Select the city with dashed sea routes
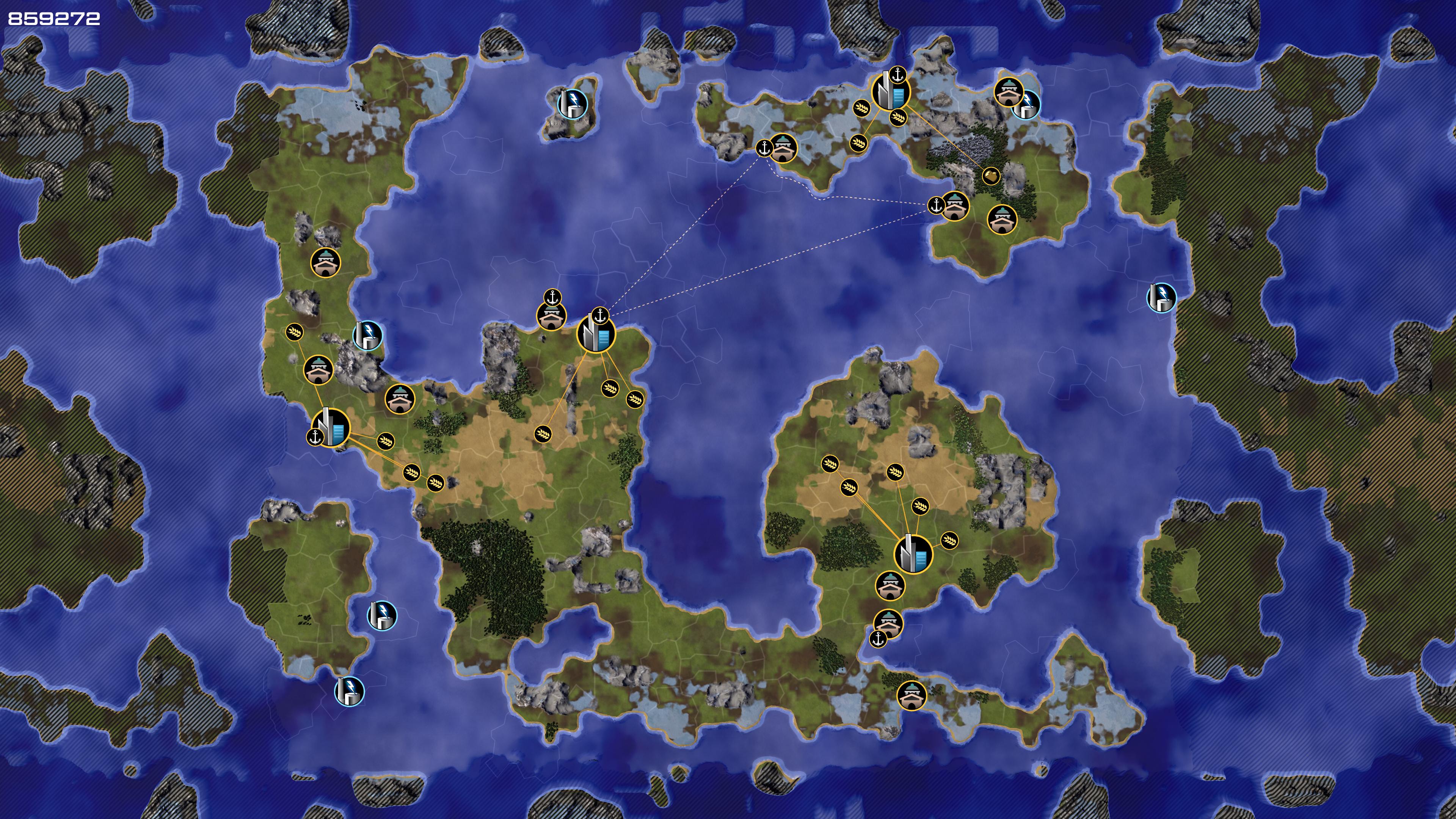The image size is (1456, 819). tap(595, 334)
